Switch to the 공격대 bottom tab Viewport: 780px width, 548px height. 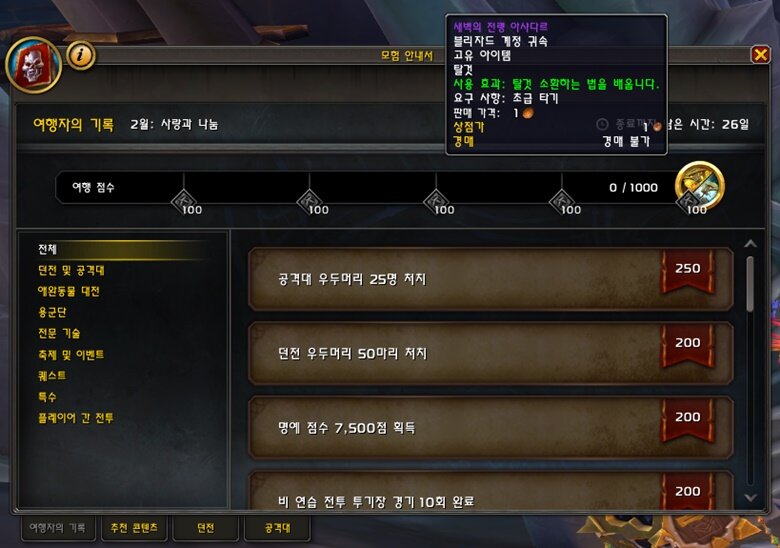tap(275, 527)
